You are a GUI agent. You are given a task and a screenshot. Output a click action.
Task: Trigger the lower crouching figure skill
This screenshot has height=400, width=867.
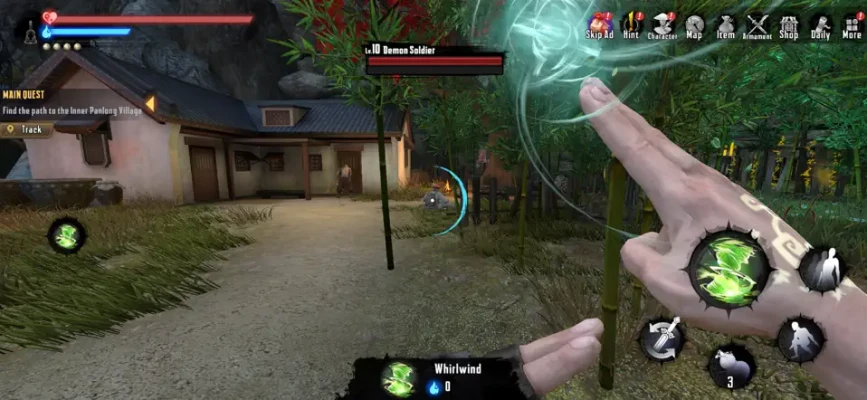click(x=800, y=340)
